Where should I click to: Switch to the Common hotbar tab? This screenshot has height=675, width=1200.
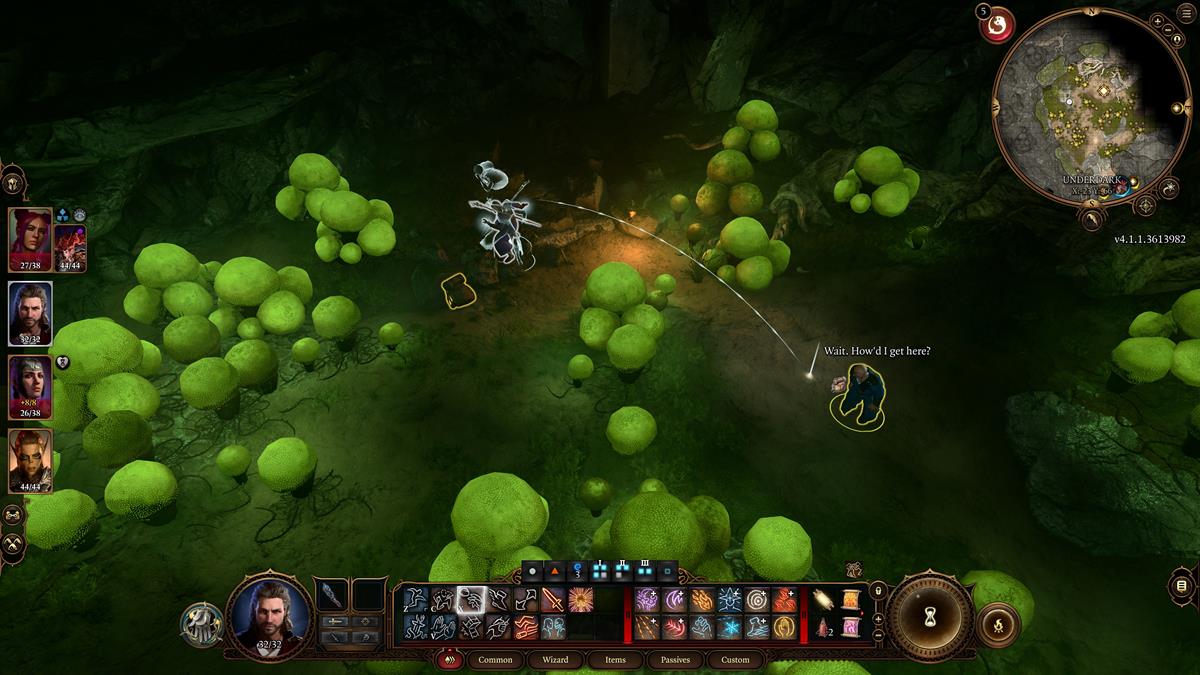click(x=495, y=660)
